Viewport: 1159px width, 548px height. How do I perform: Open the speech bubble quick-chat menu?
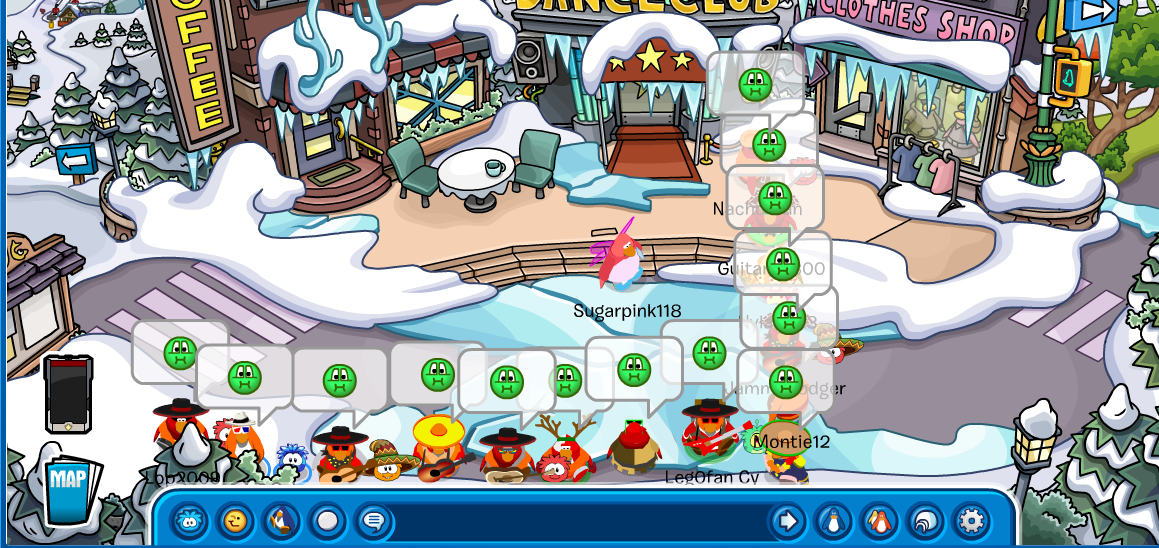(373, 521)
